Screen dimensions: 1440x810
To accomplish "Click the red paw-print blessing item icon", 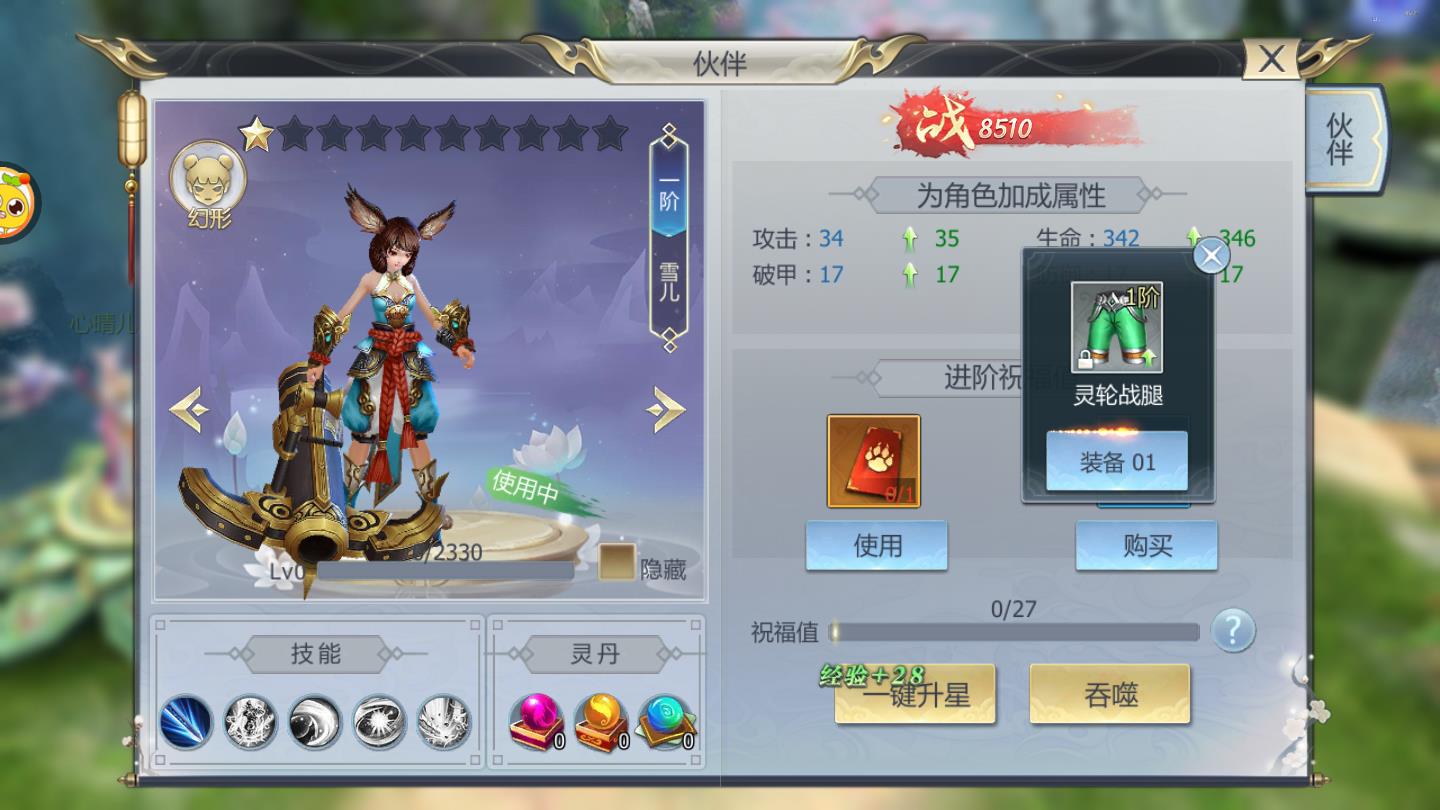I will click(x=874, y=460).
